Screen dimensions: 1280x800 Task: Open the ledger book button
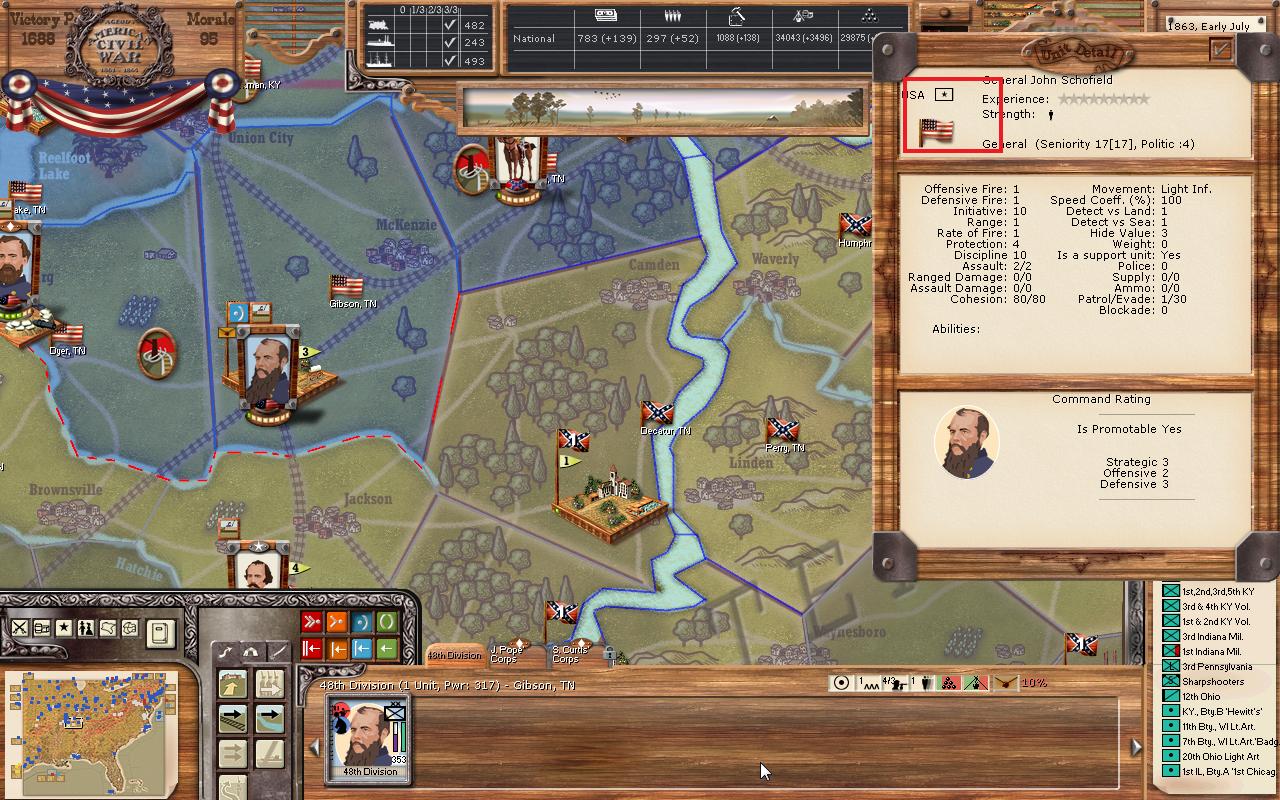[x=159, y=632]
